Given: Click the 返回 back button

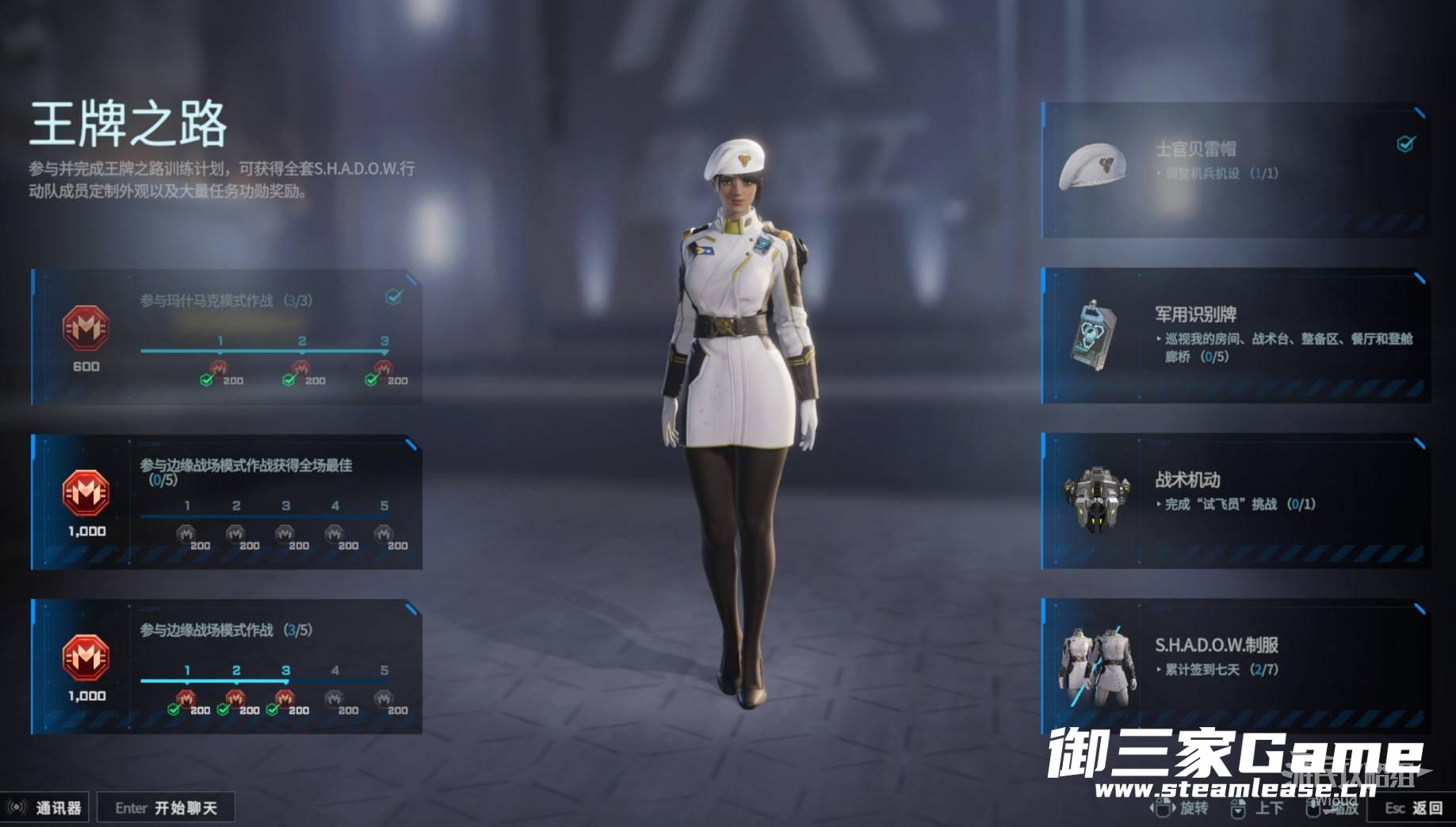Looking at the screenshot, I should click(x=1415, y=808).
